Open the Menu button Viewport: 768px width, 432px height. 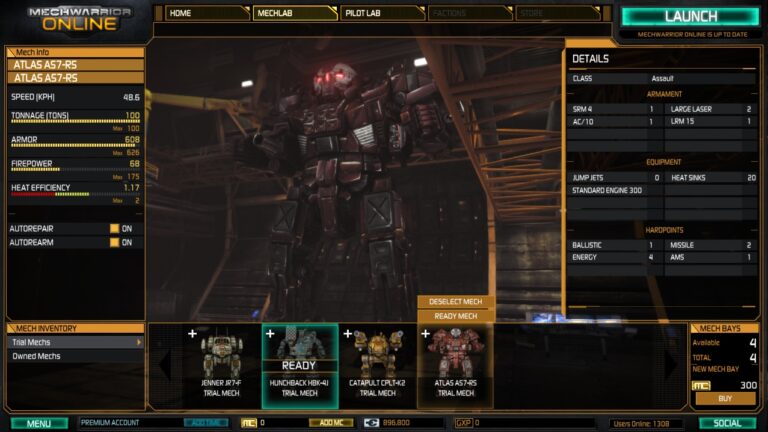coord(39,423)
